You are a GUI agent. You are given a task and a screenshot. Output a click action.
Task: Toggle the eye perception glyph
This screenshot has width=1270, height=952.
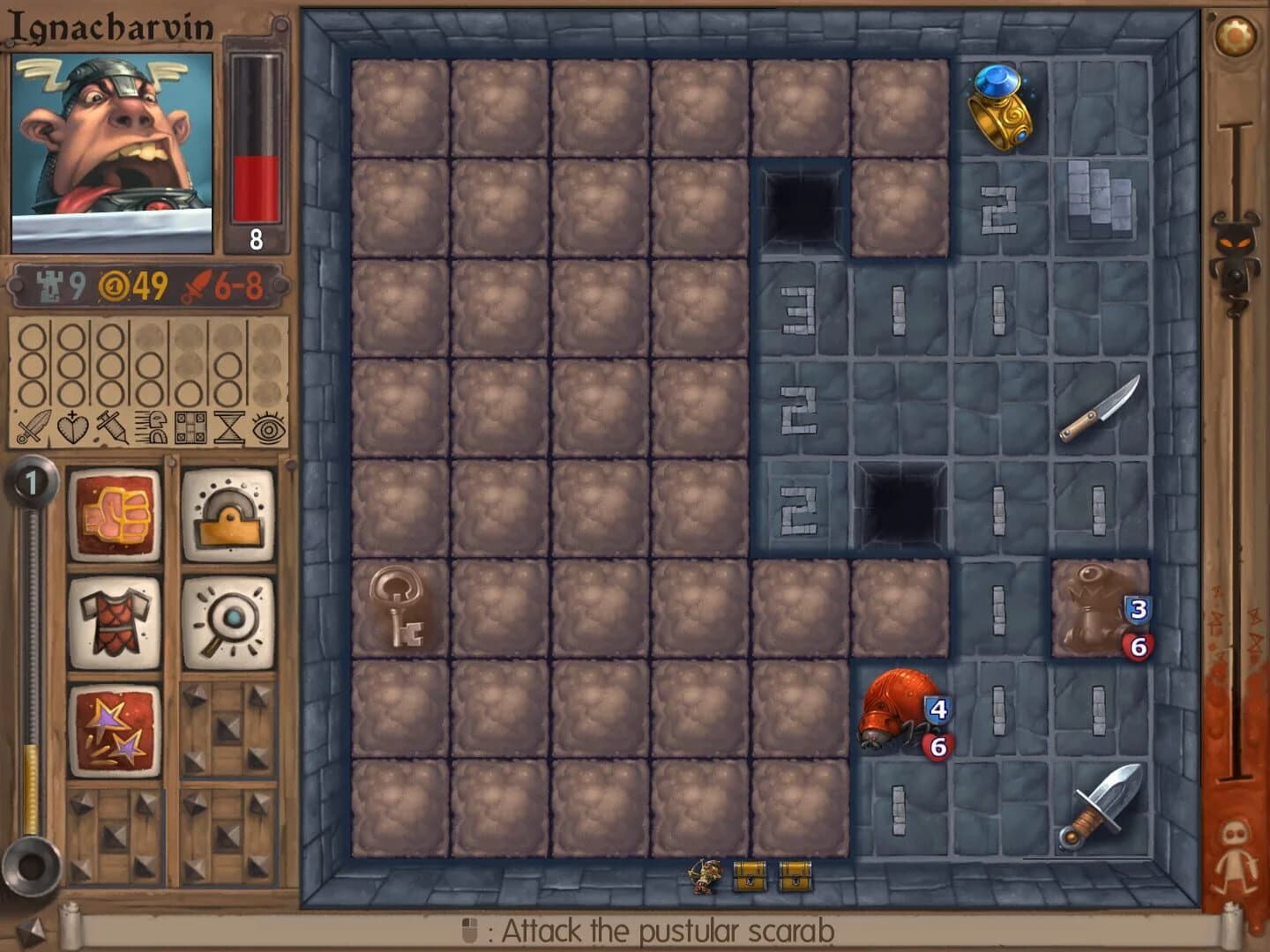click(268, 426)
